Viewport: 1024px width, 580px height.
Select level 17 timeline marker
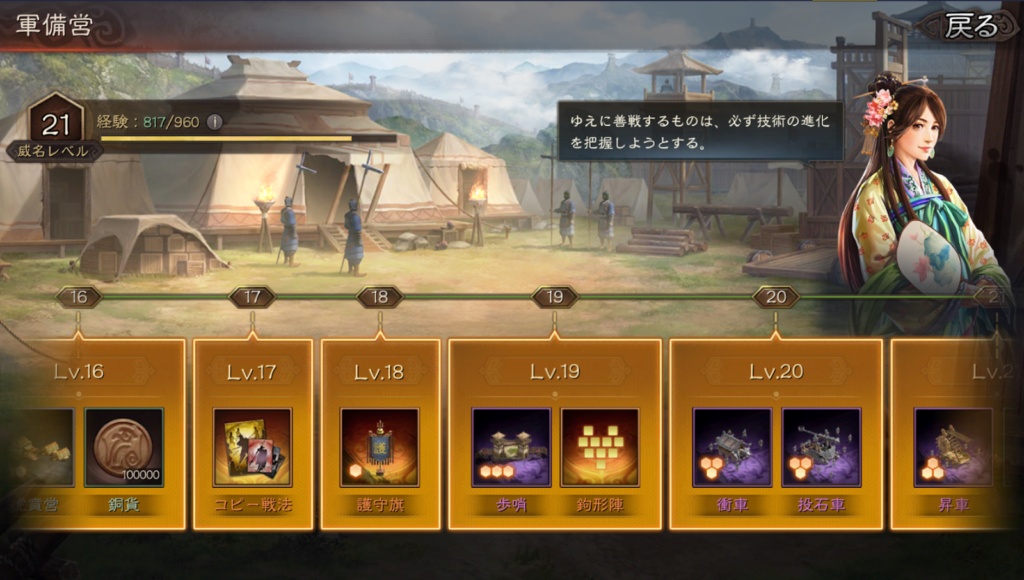coord(252,297)
